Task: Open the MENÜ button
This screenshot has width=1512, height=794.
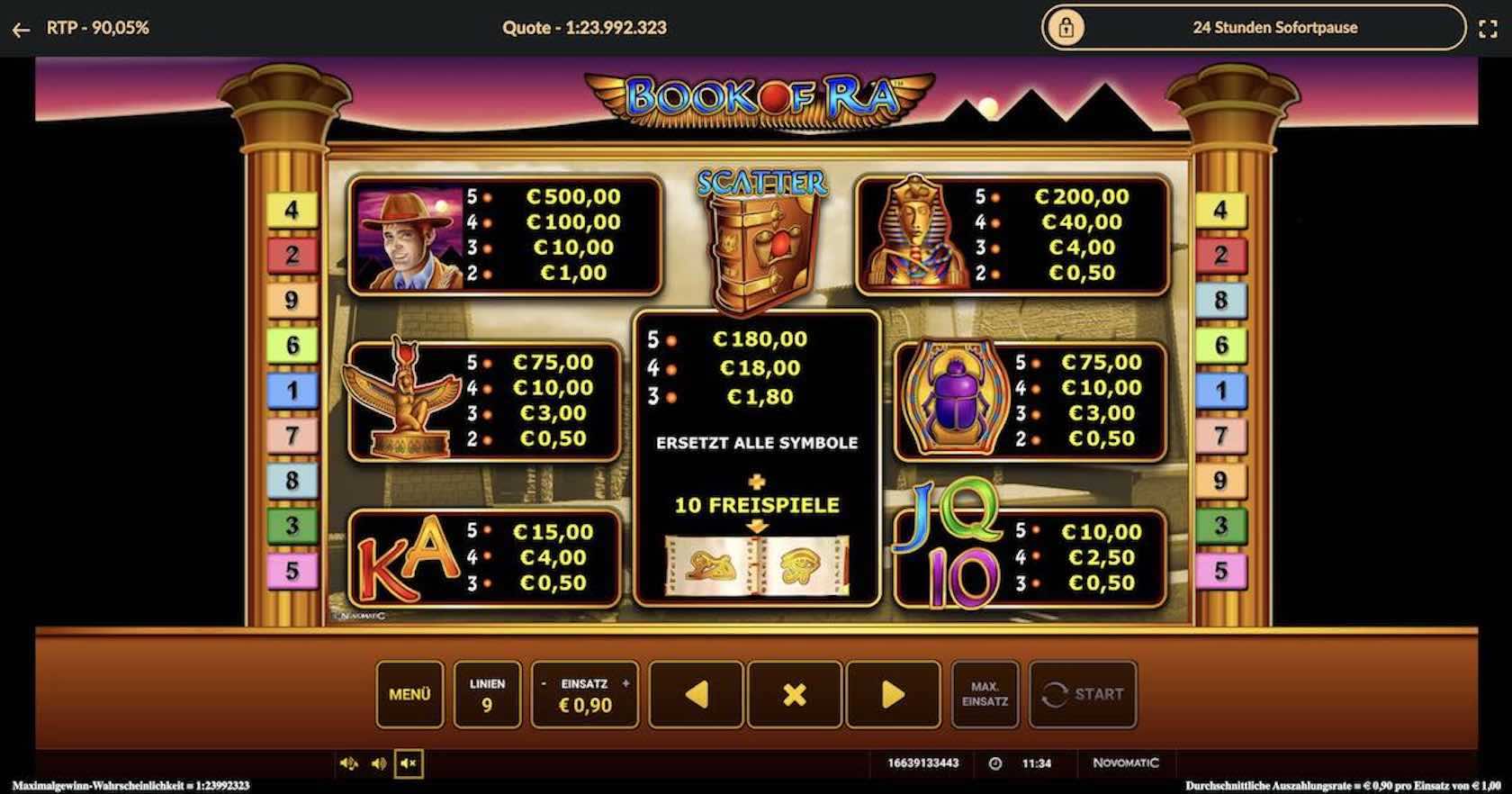Action: (x=409, y=694)
